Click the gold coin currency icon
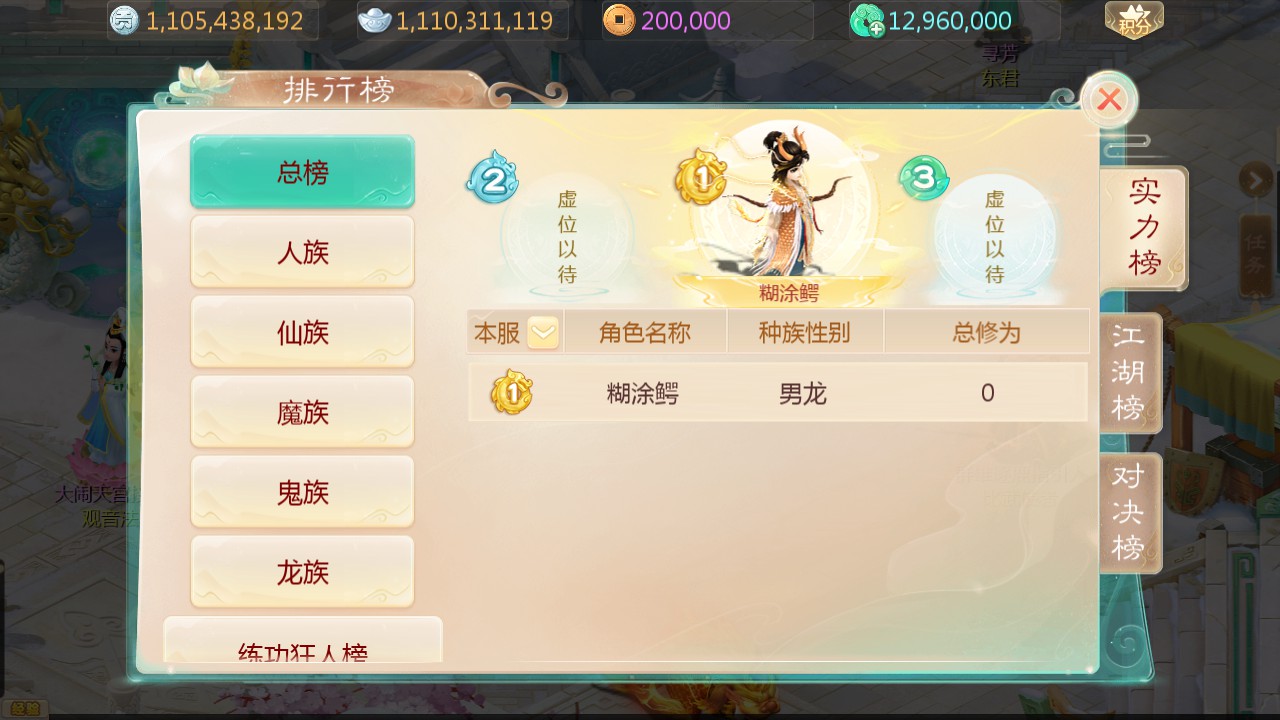Viewport: 1280px width, 720px height. click(122, 18)
